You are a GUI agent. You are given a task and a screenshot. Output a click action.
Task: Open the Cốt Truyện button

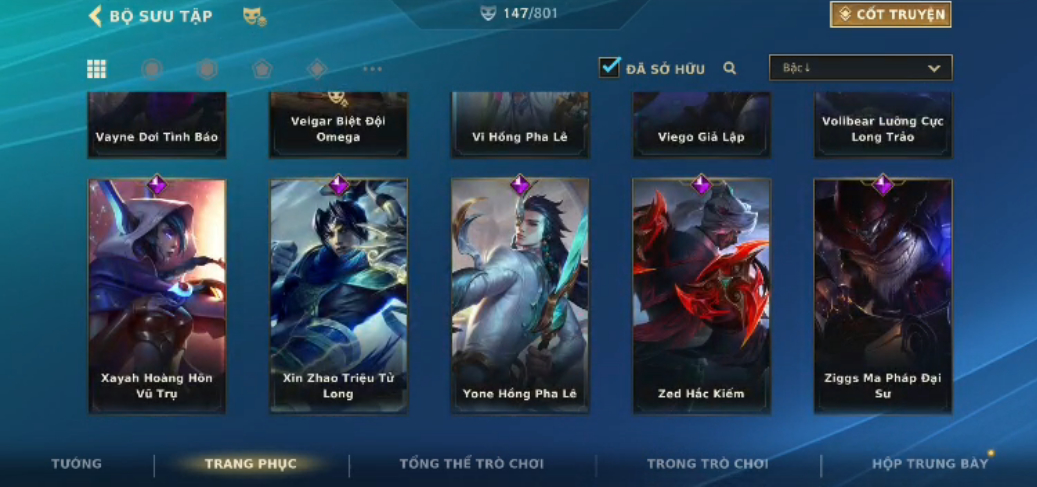click(890, 15)
